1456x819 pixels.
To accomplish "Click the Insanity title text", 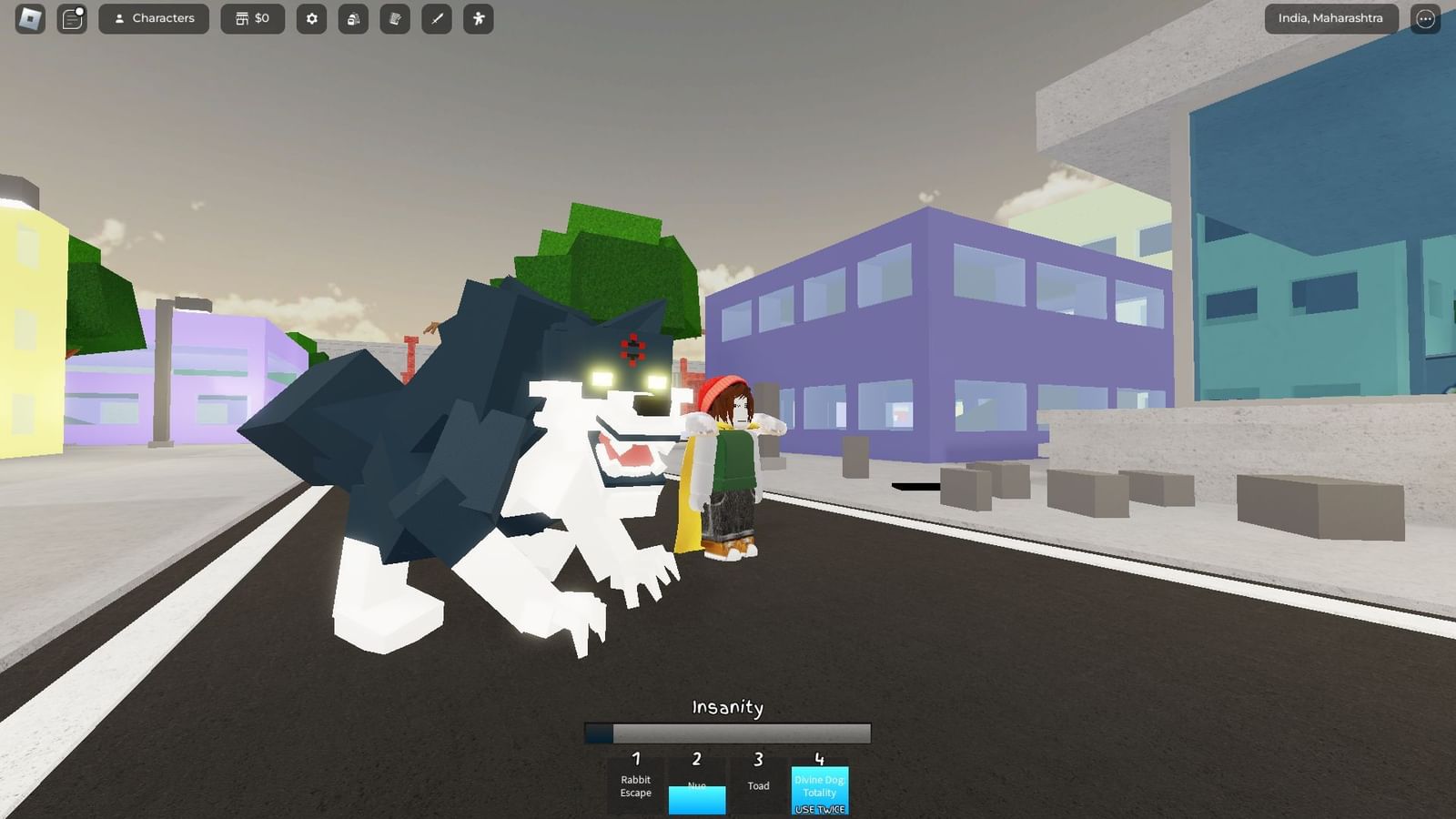I will coord(727,707).
